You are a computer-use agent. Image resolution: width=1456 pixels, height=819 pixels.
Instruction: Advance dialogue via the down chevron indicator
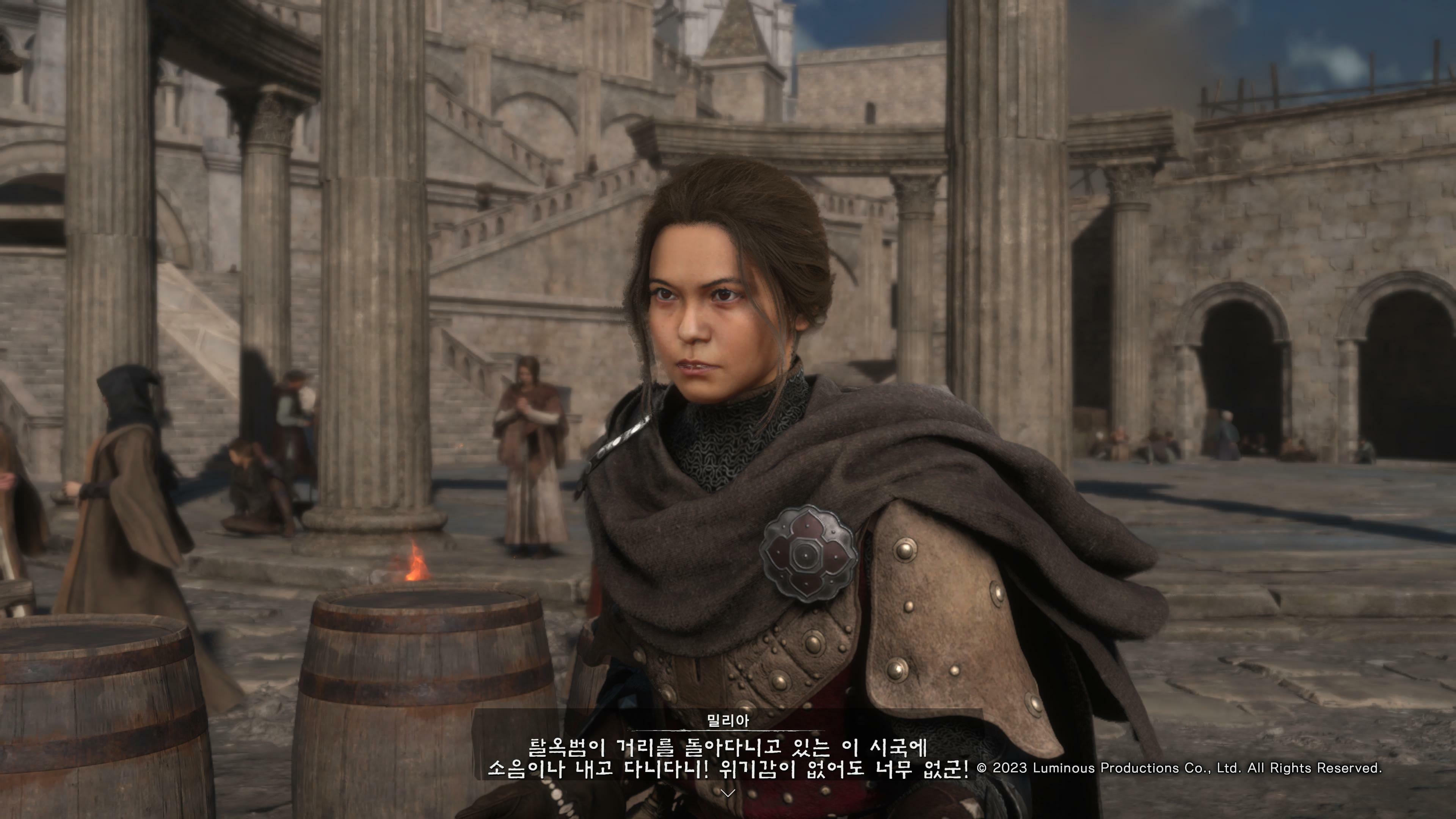(x=728, y=793)
